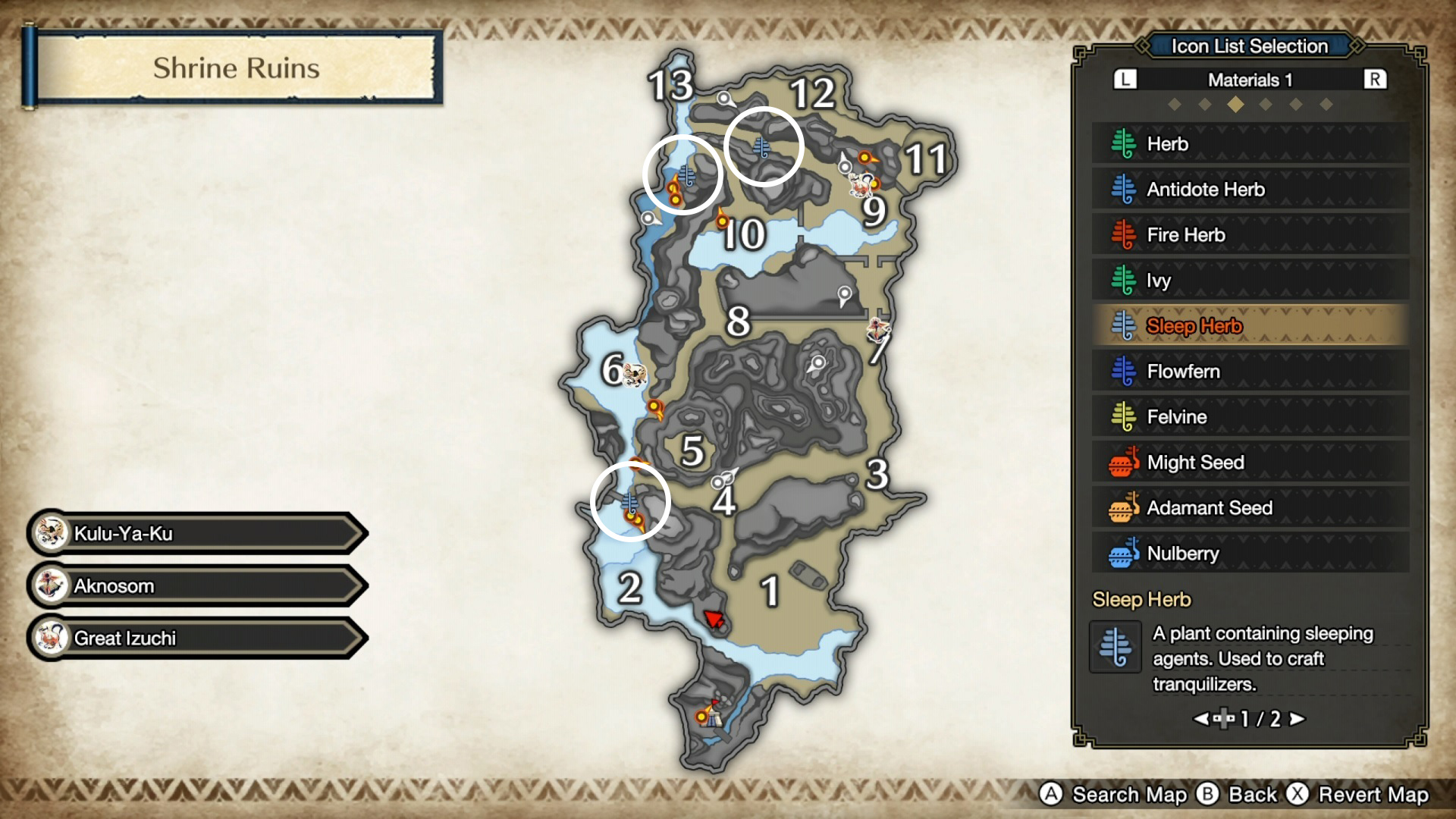Pick Fire Herb from the materials list

click(x=1250, y=235)
